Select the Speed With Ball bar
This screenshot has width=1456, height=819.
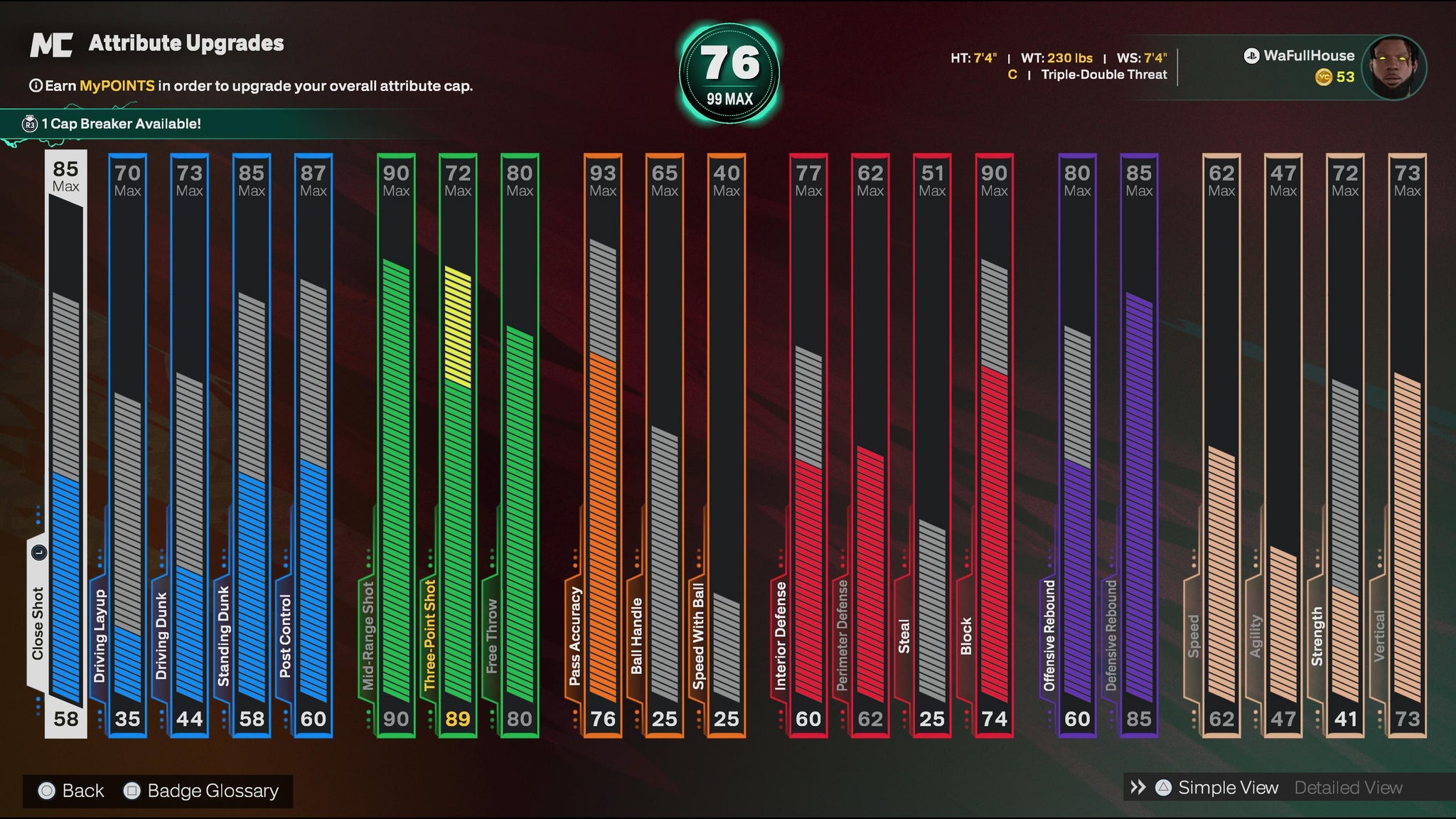(x=727, y=444)
